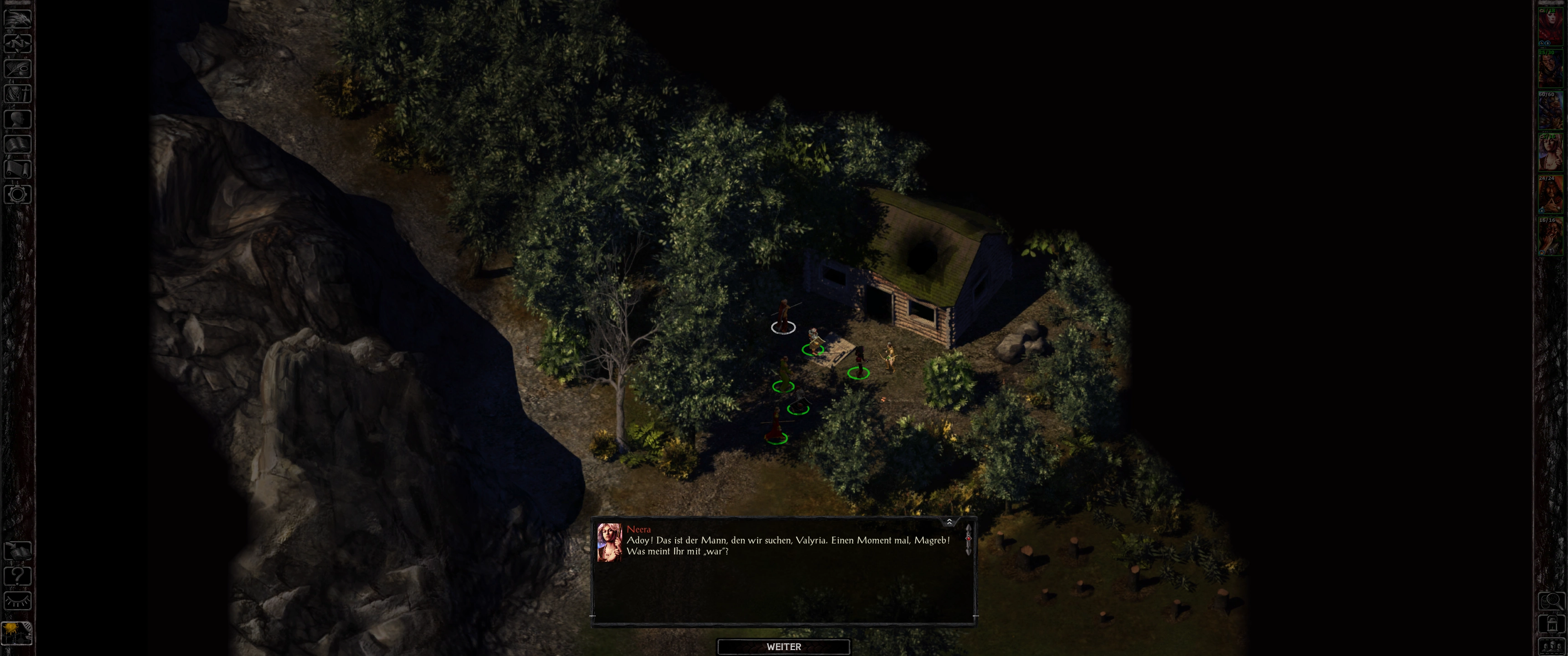Open the character record with the head silhouette icon

point(18,118)
